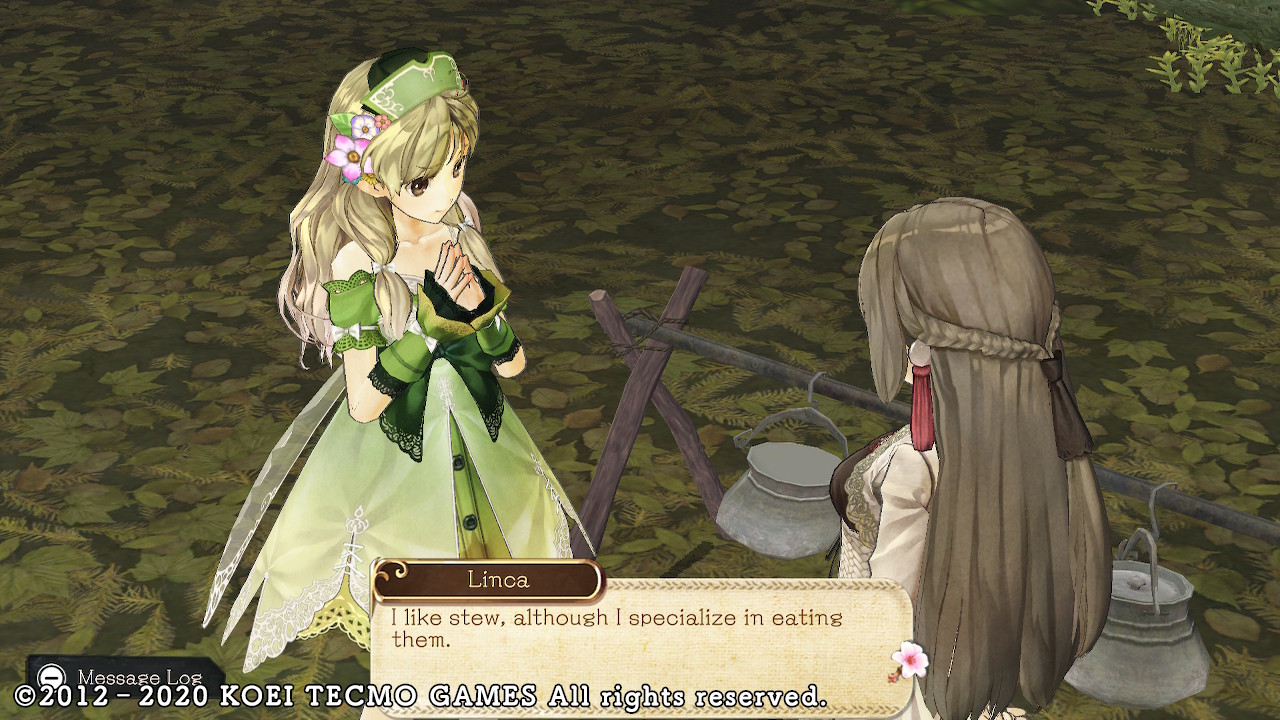Advance dialogue via the flower icon
Screen dimensions: 1280x720
coord(909,660)
